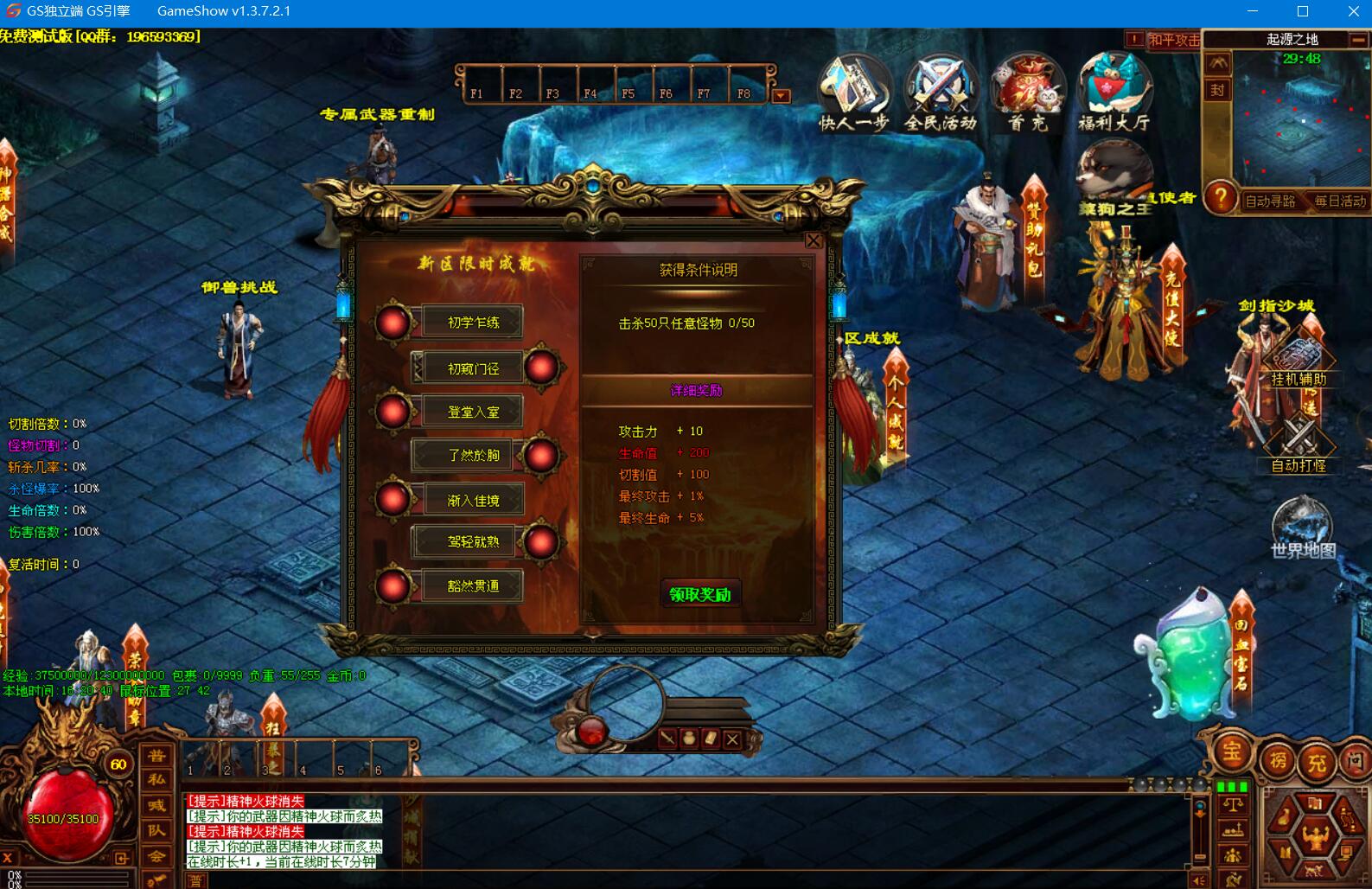
Task: Open the 每日活动 daily activities
Action: [x=1340, y=201]
